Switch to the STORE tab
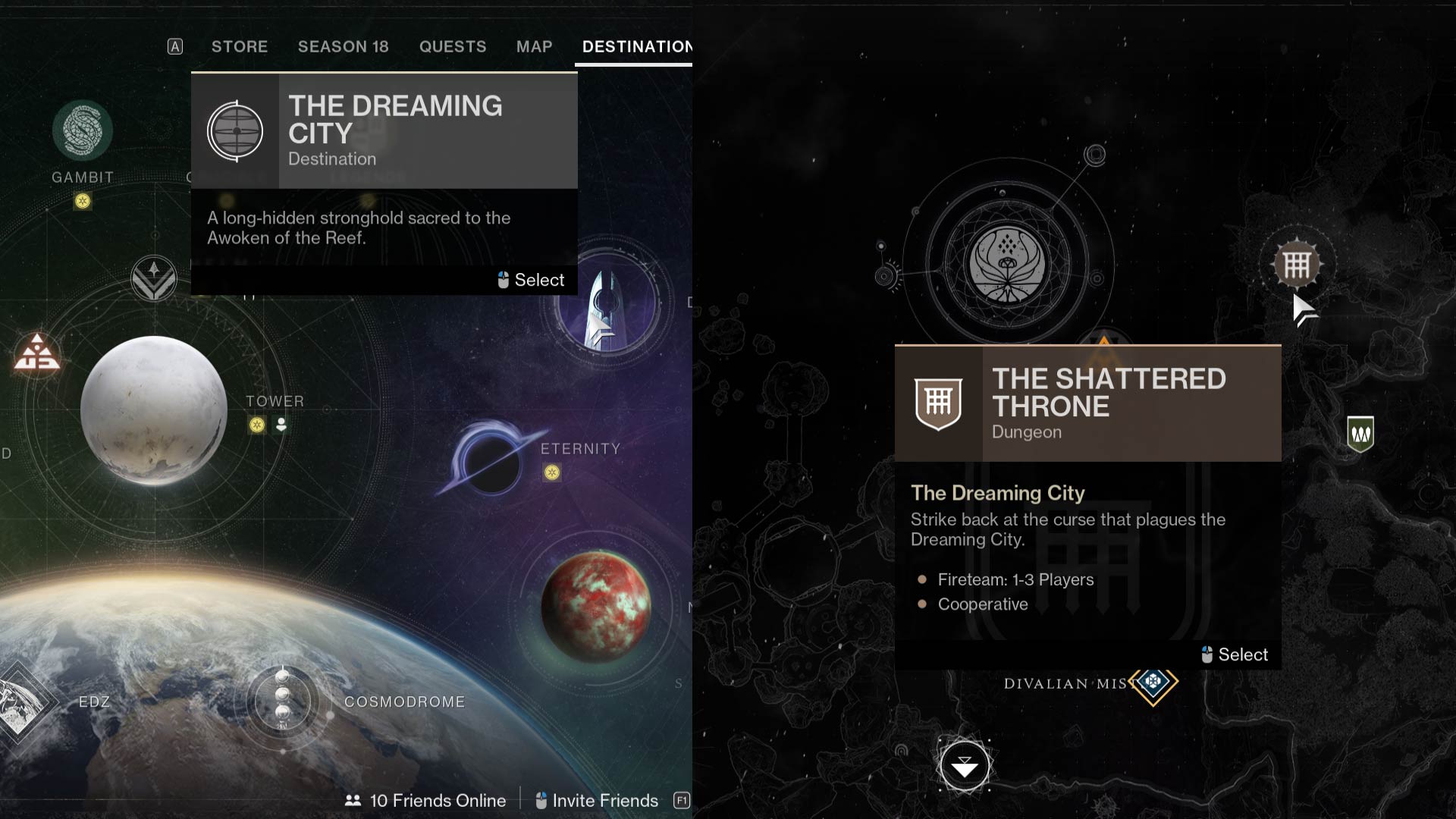The image size is (1456, 819). point(239,46)
